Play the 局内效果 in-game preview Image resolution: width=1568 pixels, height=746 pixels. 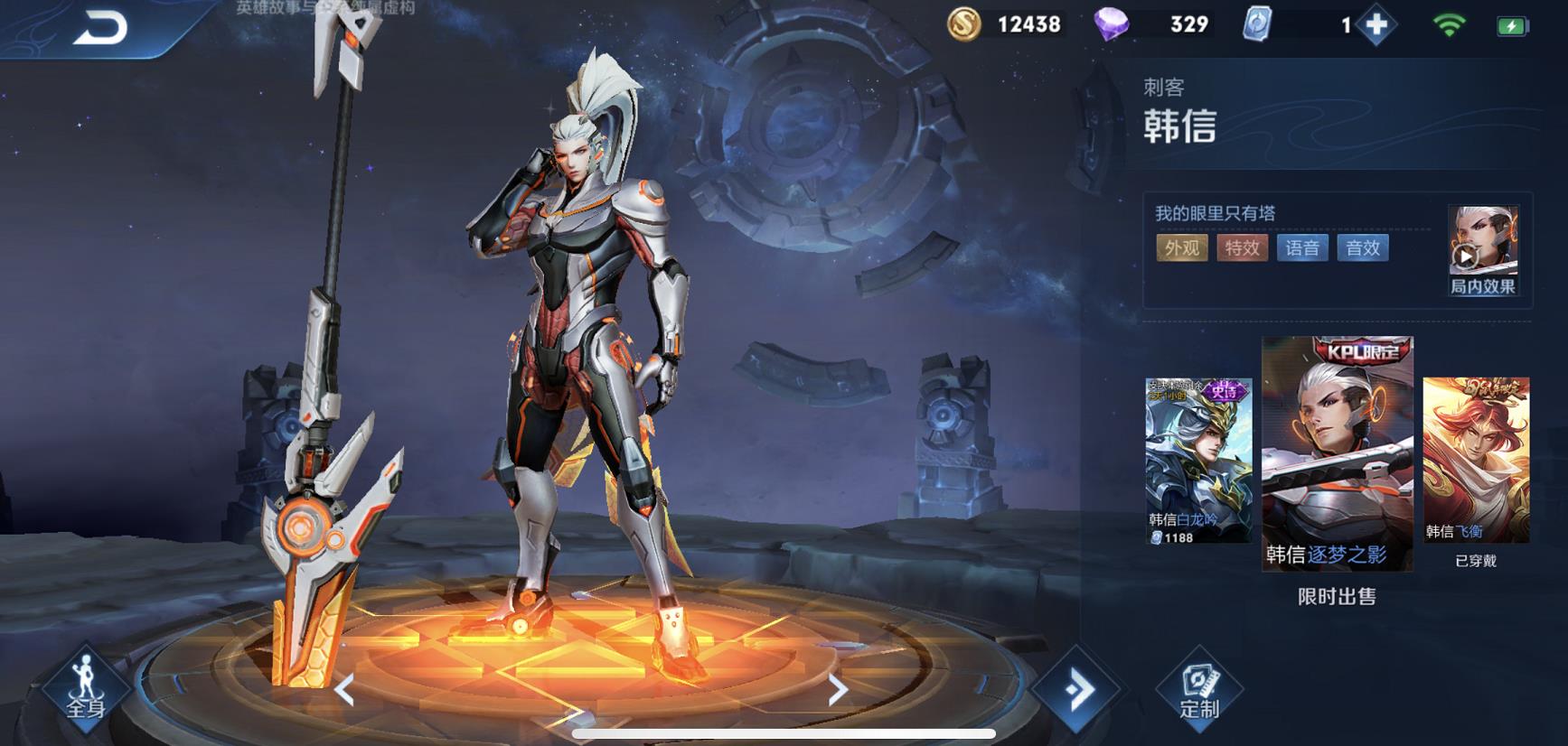click(x=1482, y=250)
